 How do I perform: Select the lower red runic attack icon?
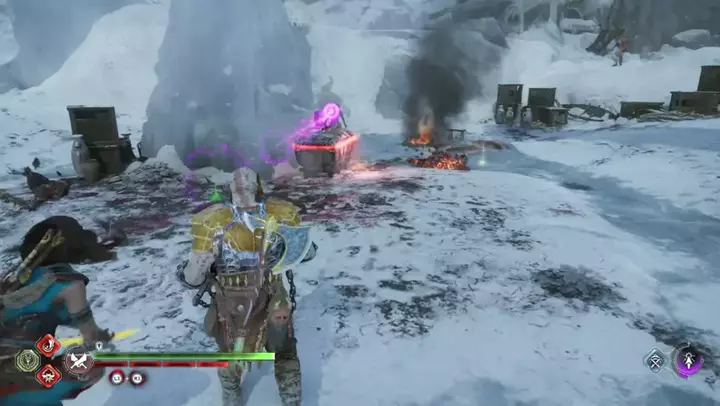coord(48,375)
